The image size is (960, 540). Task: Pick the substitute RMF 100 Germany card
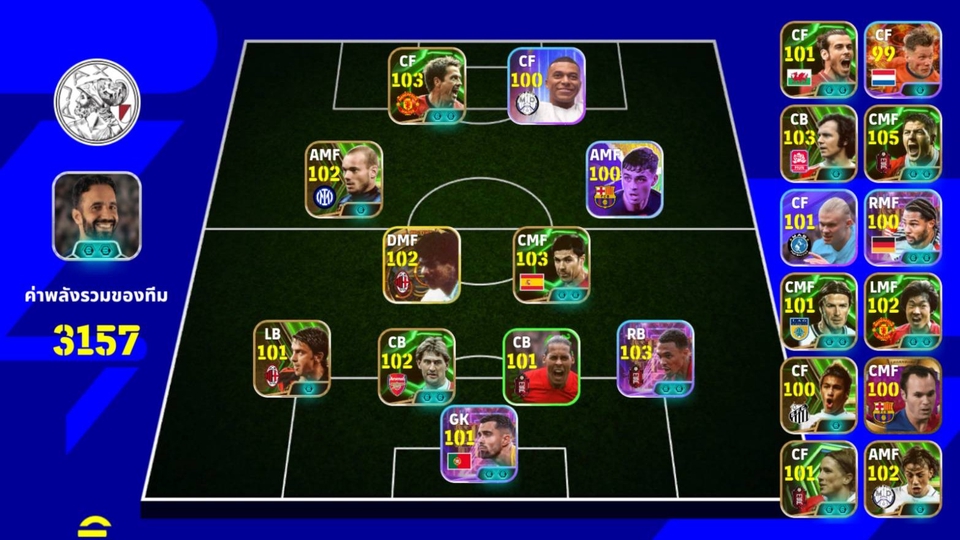(x=903, y=227)
